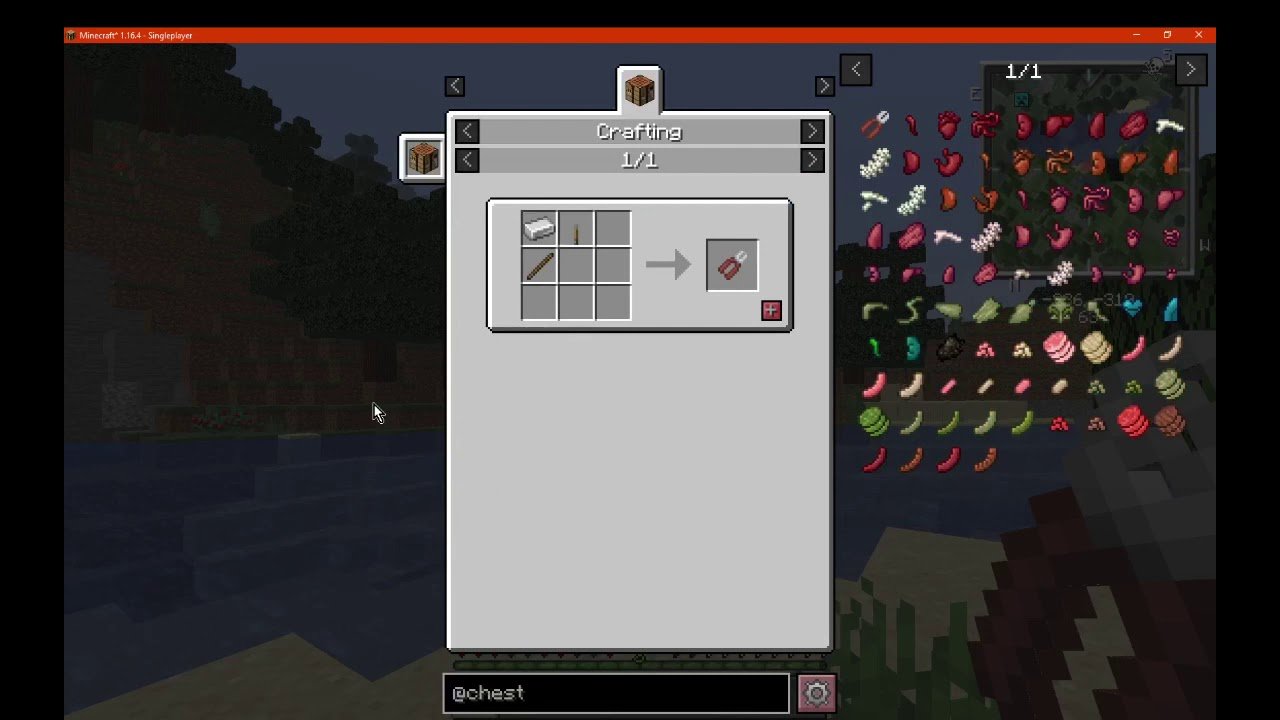Select the dark rotten lump in the item list
The width and height of the screenshot is (1280, 720).
(949, 348)
